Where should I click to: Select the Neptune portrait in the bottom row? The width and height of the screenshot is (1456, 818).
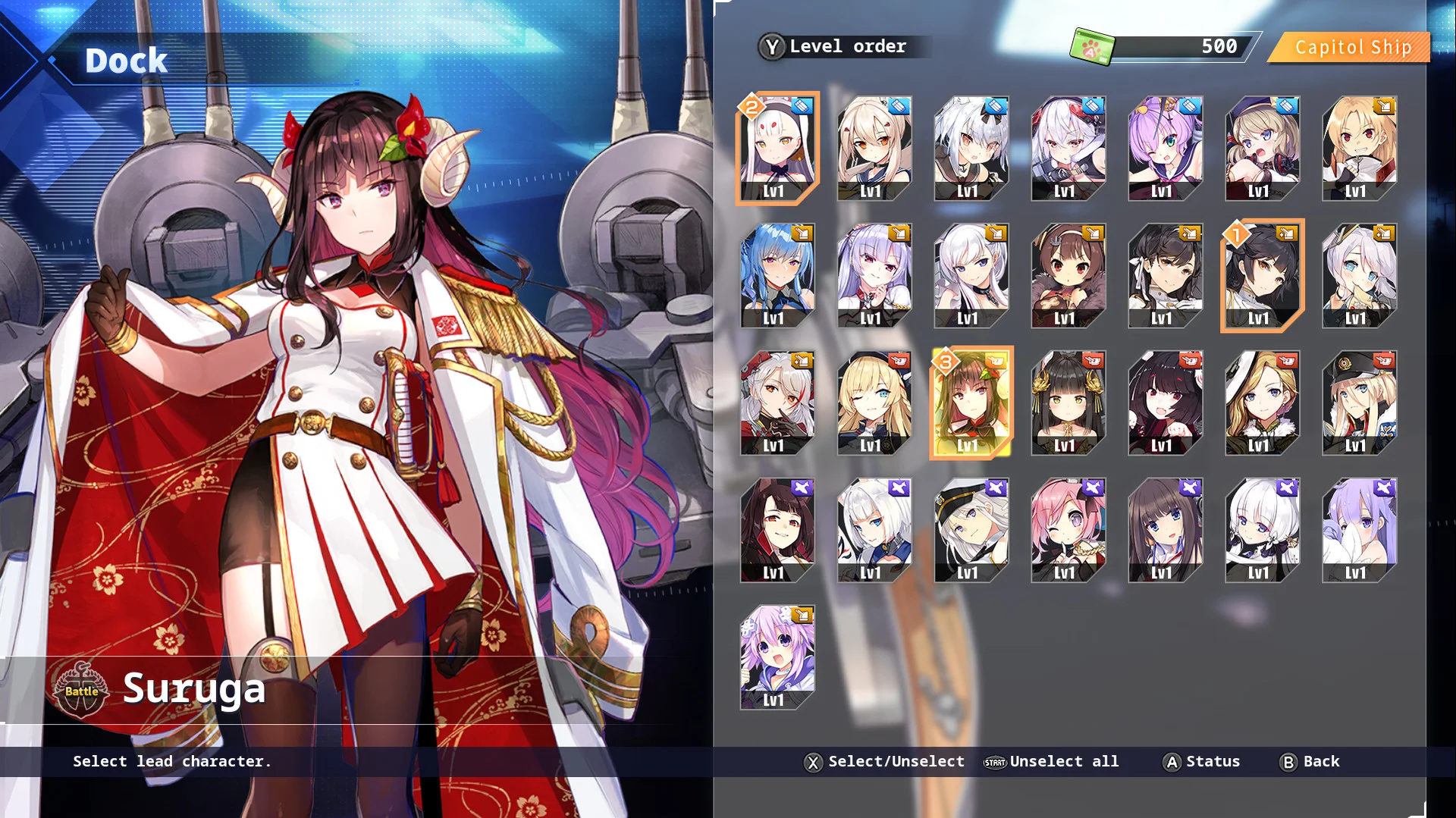click(778, 658)
